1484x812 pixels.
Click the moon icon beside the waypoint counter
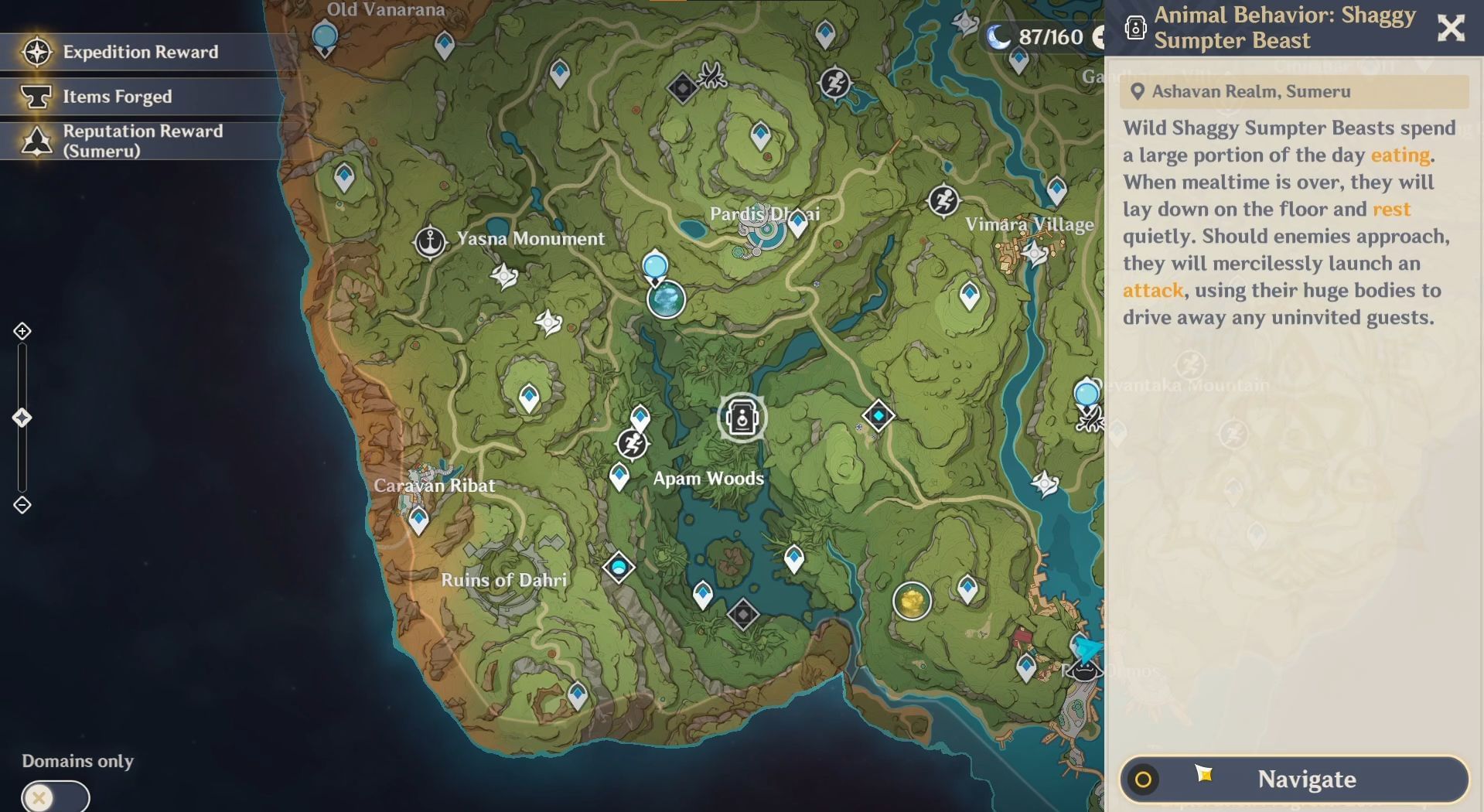pyautogui.click(x=998, y=35)
